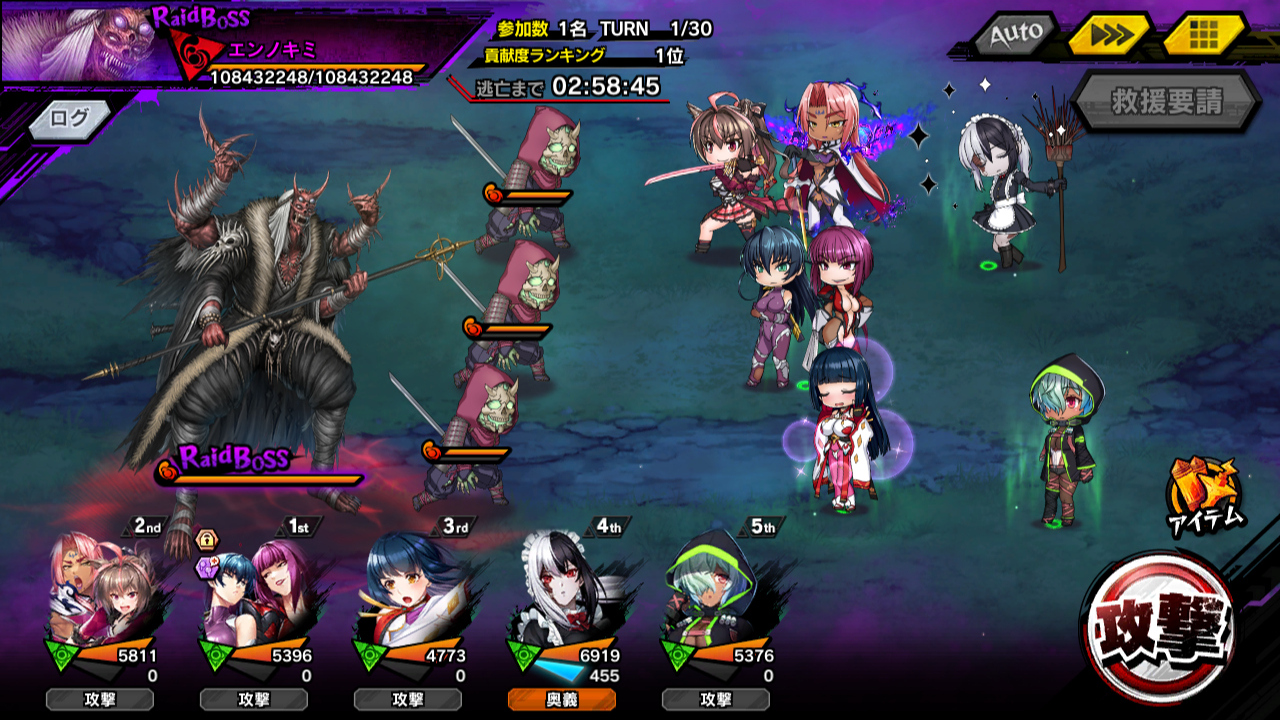The height and width of the screenshot is (720, 1280).
Task: Change the 5th character's 攻撃 action
Action: 715,699
